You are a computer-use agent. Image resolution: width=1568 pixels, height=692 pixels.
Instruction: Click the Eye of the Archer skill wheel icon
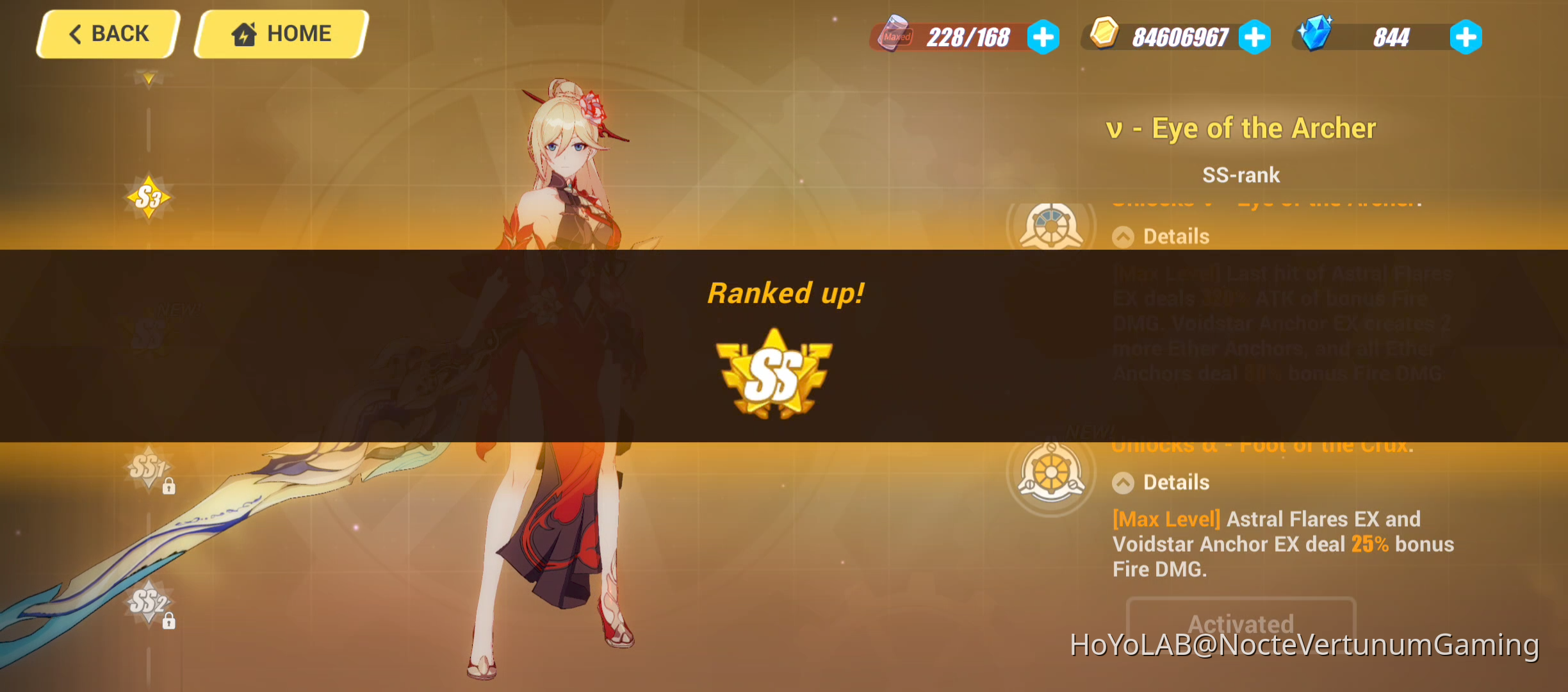click(1050, 225)
